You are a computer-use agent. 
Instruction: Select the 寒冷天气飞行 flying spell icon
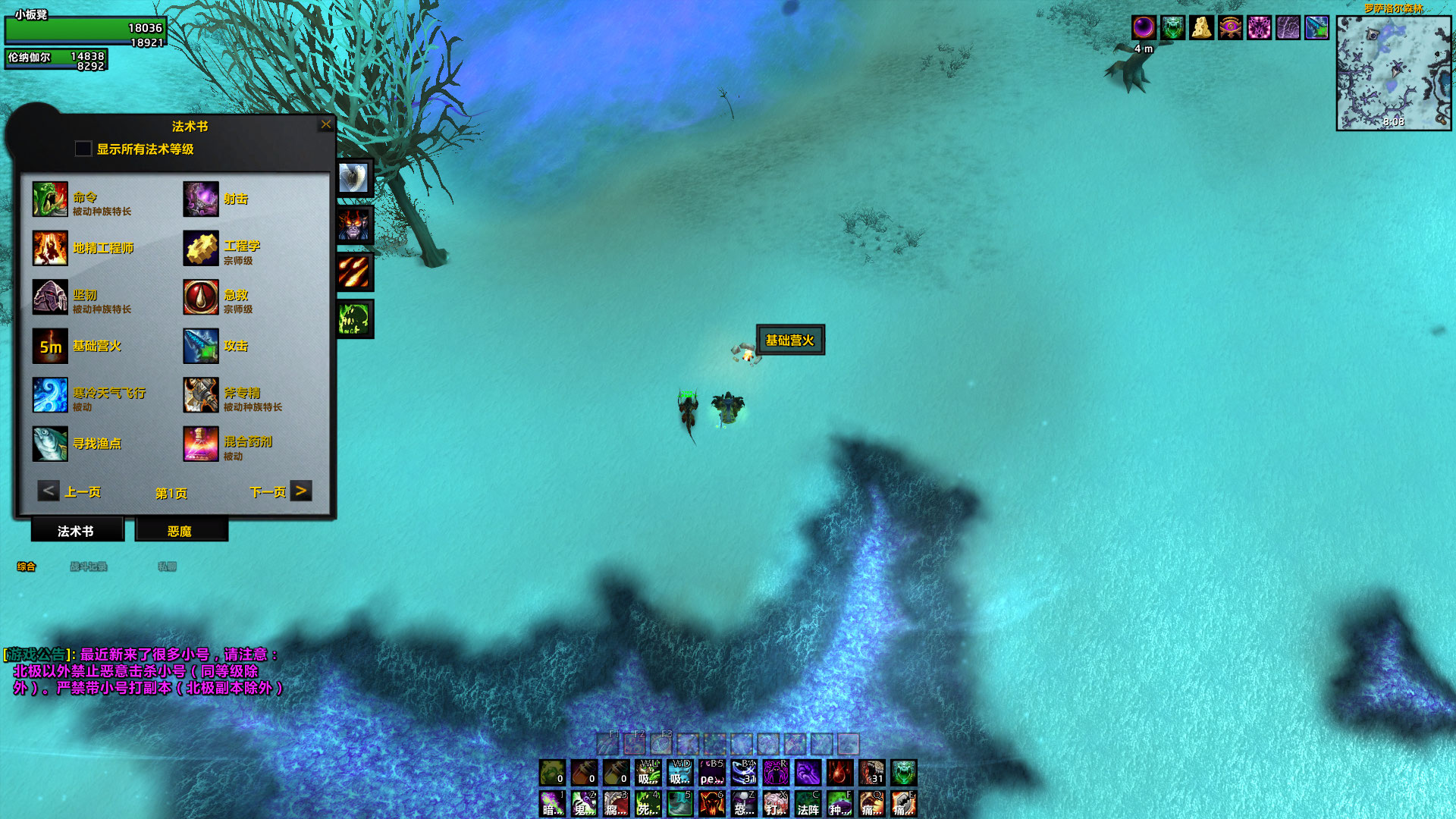50,394
